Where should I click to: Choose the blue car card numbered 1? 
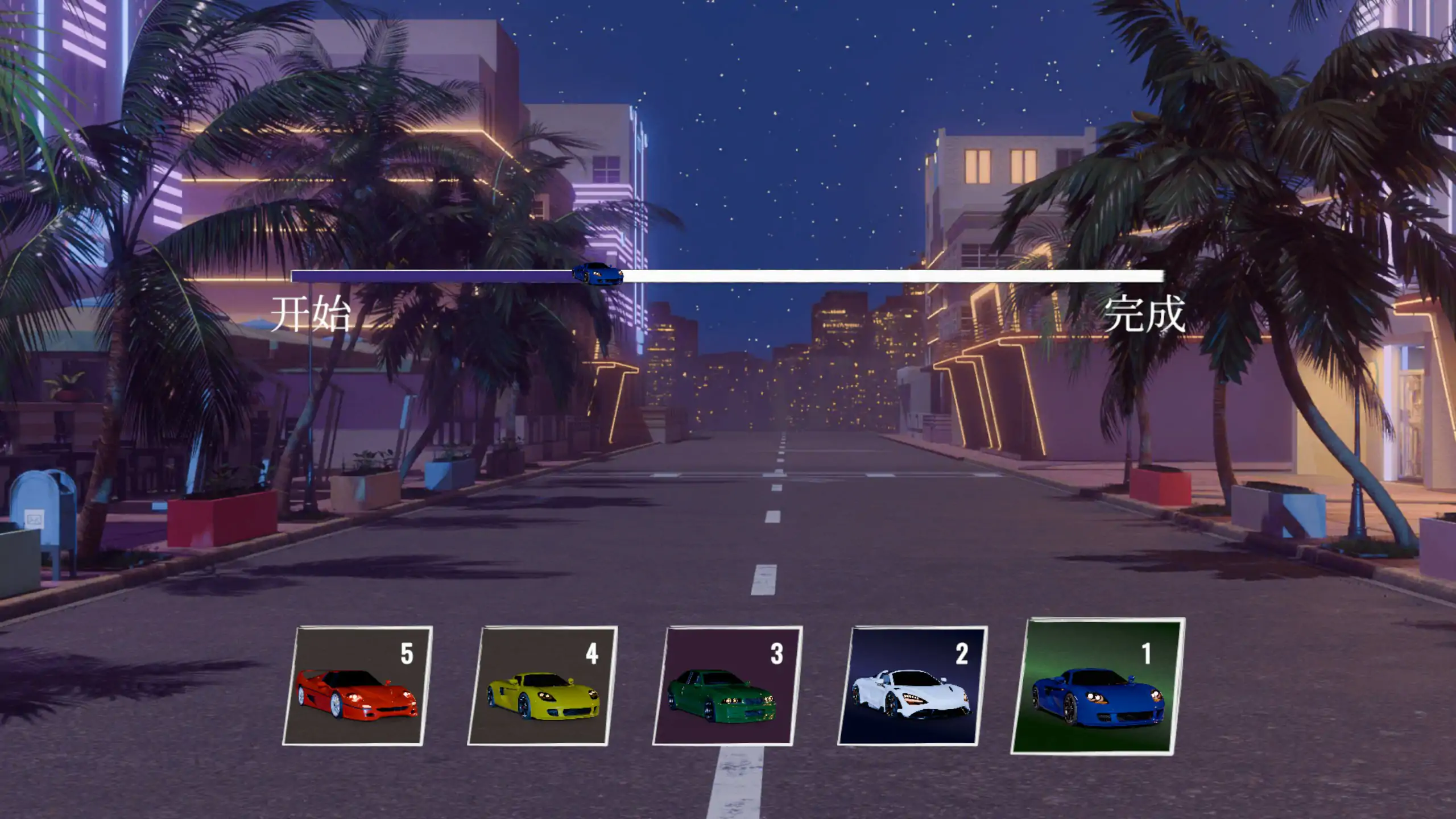tap(1098, 687)
